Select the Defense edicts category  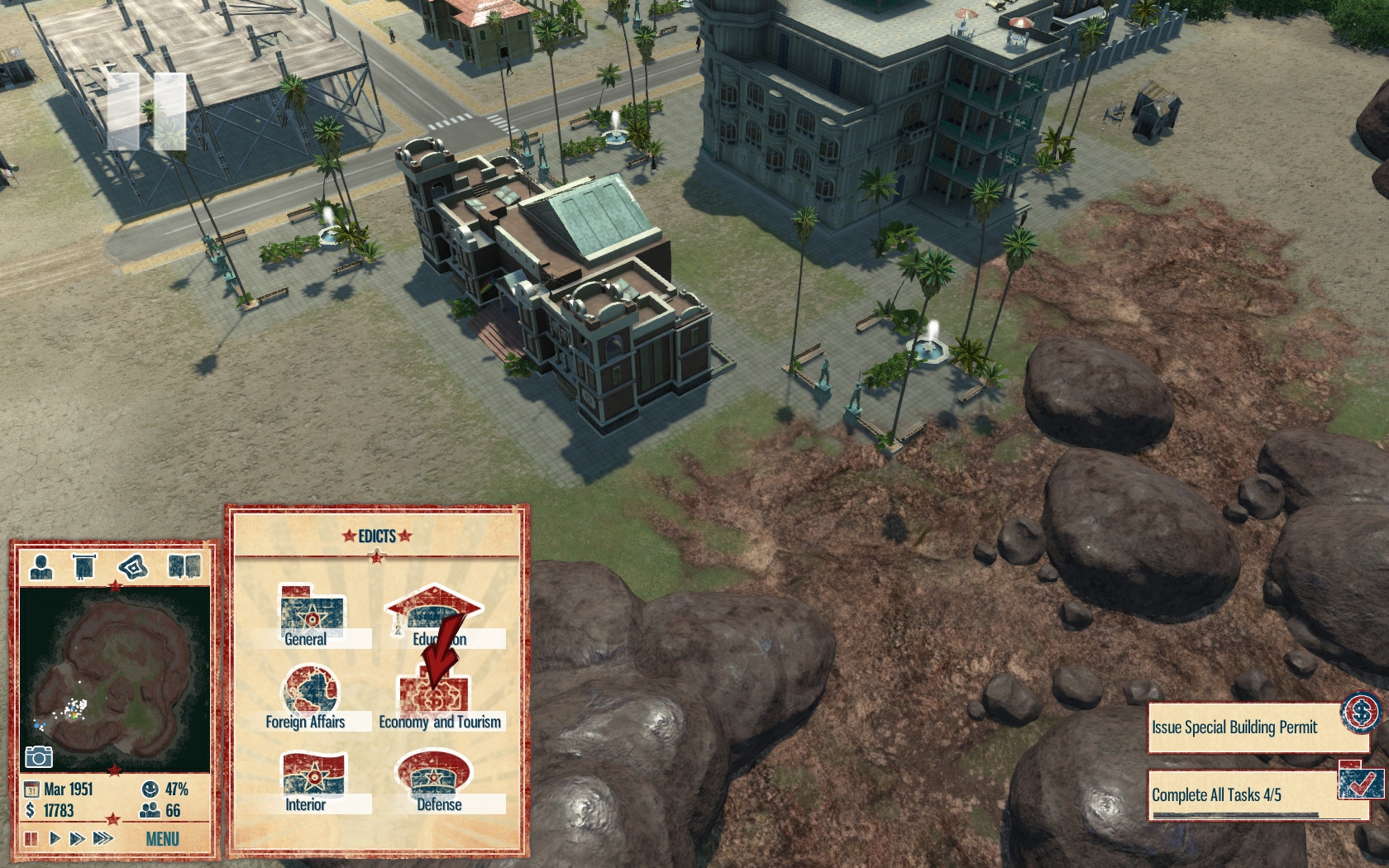click(436, 781)
